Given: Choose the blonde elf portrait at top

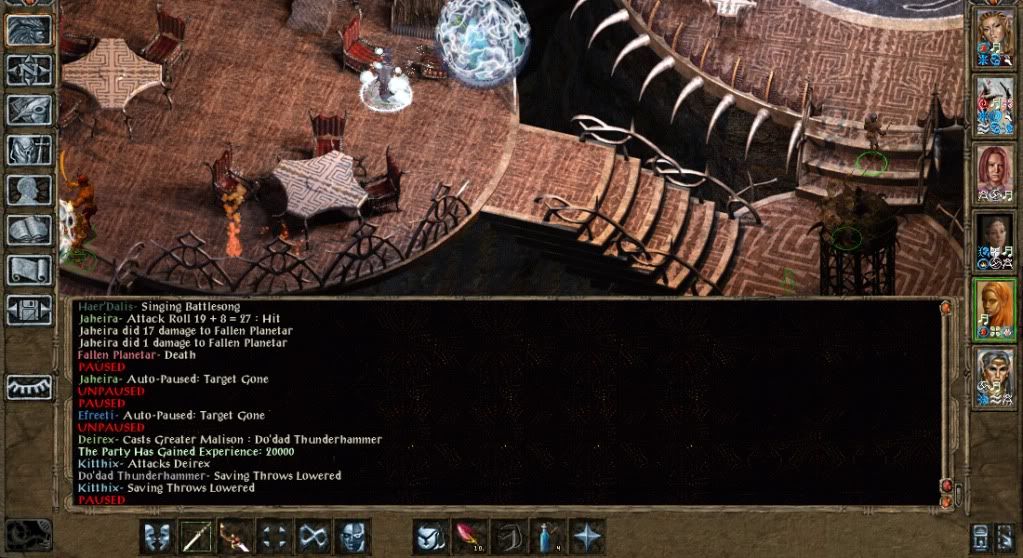Looking at the screenshot, I should coord(993,38).
